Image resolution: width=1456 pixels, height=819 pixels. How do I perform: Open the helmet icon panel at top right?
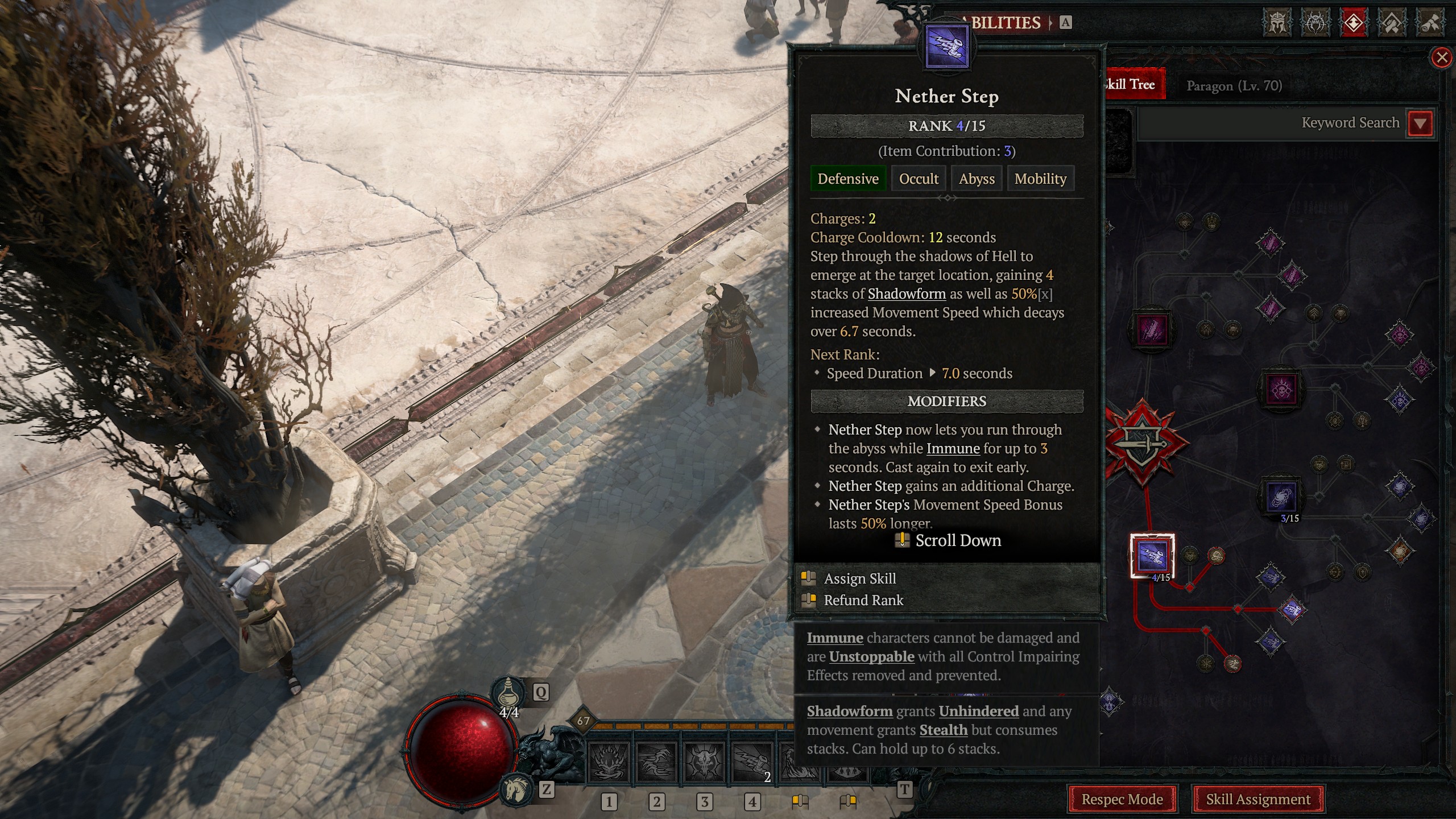[x=1277, y=24]
